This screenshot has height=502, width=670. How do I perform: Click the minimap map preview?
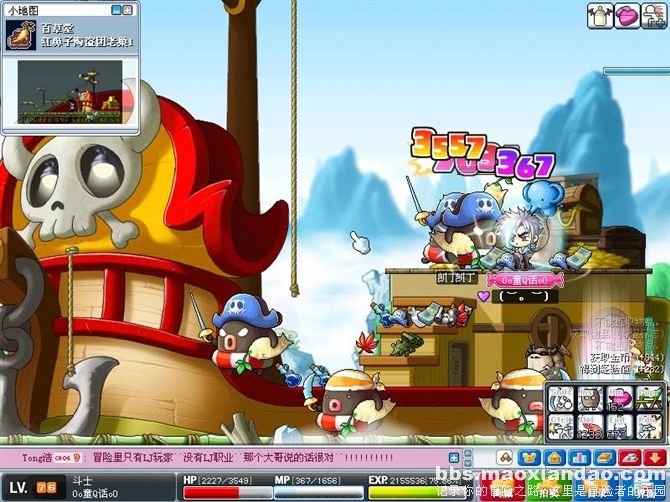click(x=69, y=90)
